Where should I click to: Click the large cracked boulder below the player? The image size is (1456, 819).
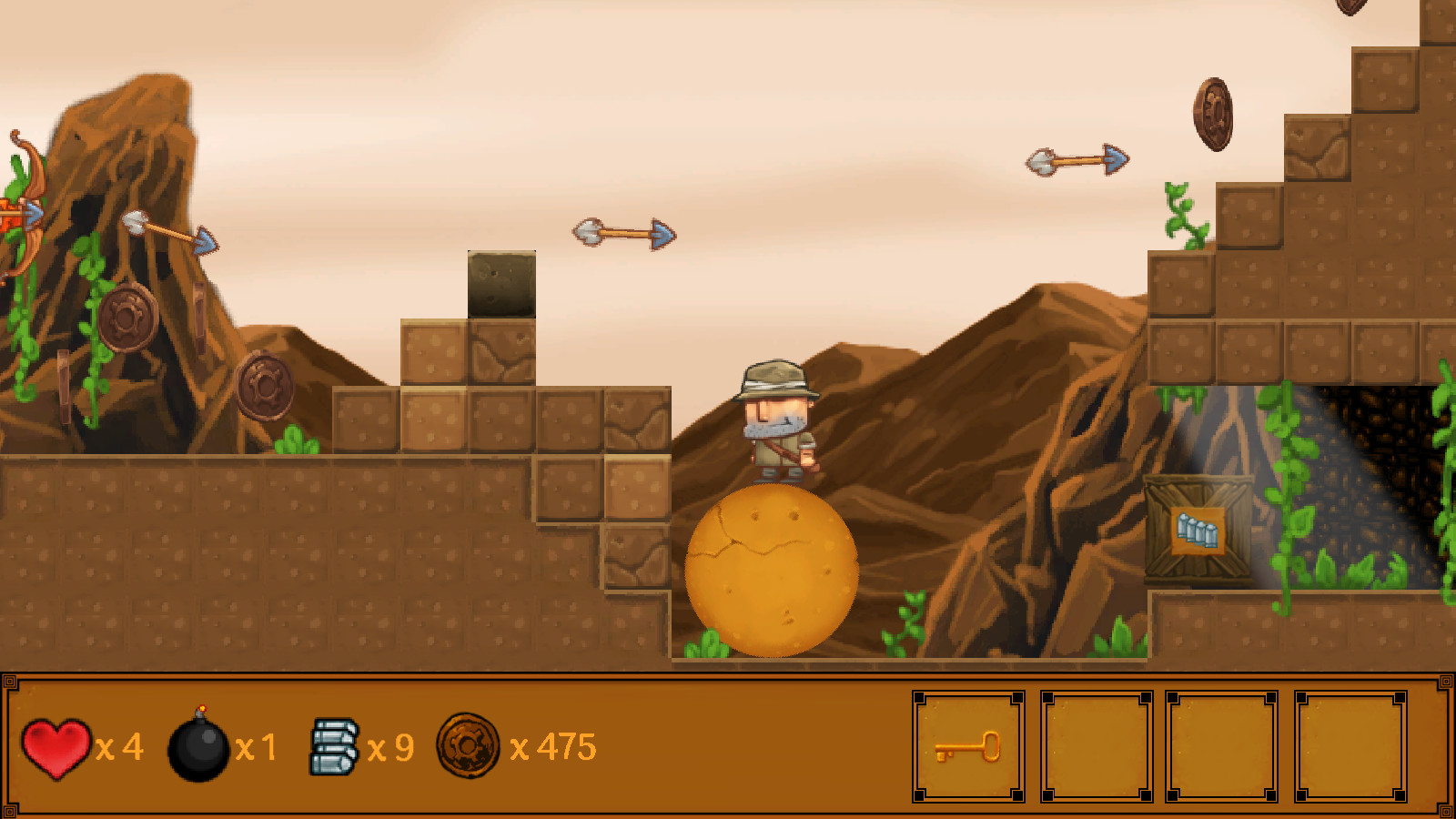pos(772,569)
